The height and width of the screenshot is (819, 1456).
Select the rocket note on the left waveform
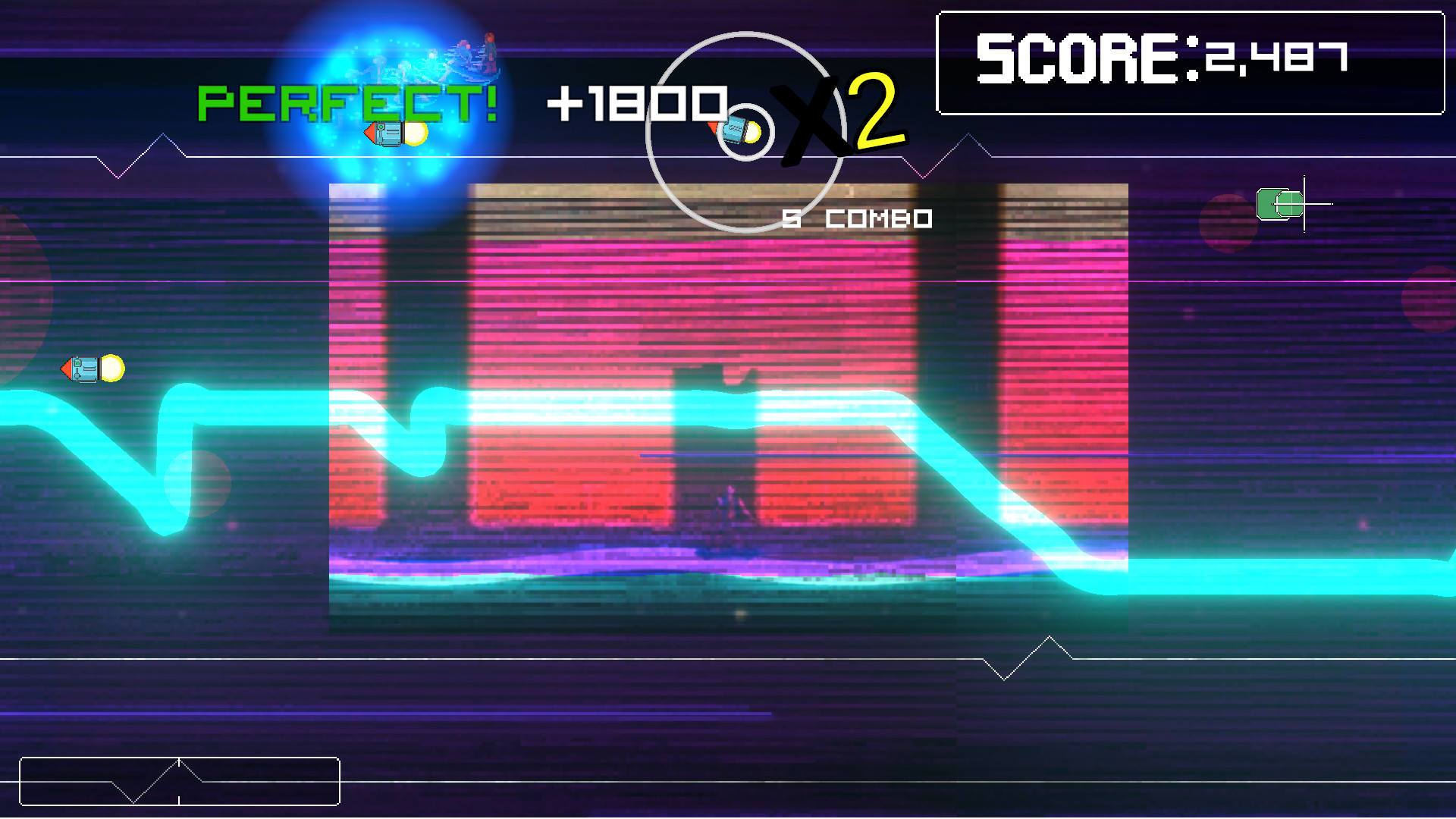pyautogui.click(x=83, y=369)
